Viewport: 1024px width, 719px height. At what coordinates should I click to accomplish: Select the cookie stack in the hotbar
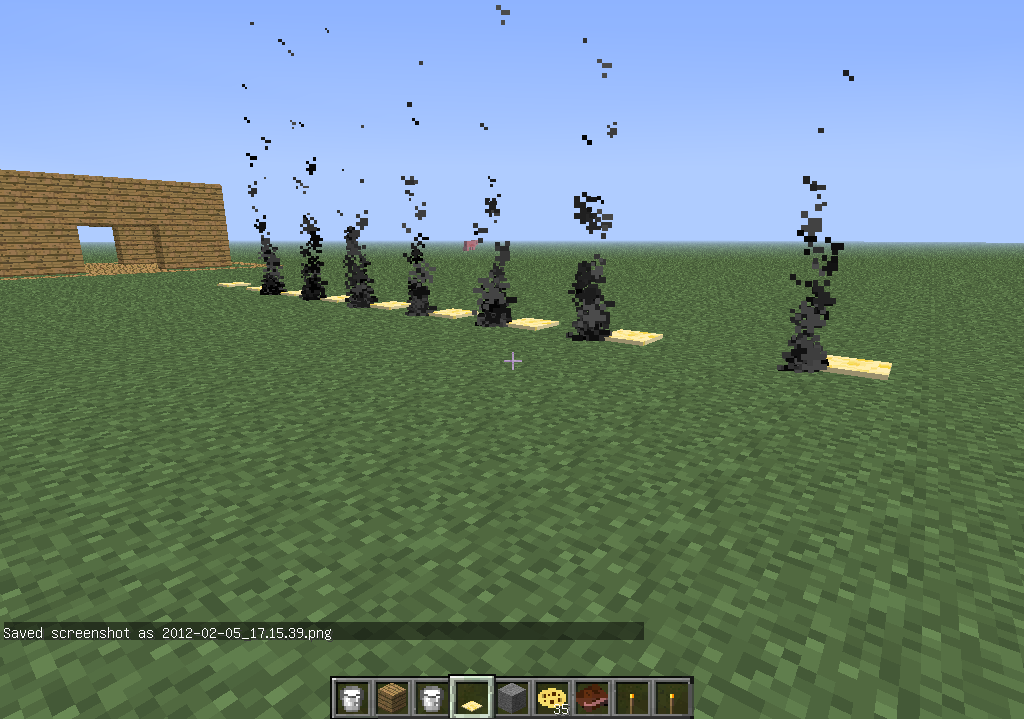click(551, 697)
